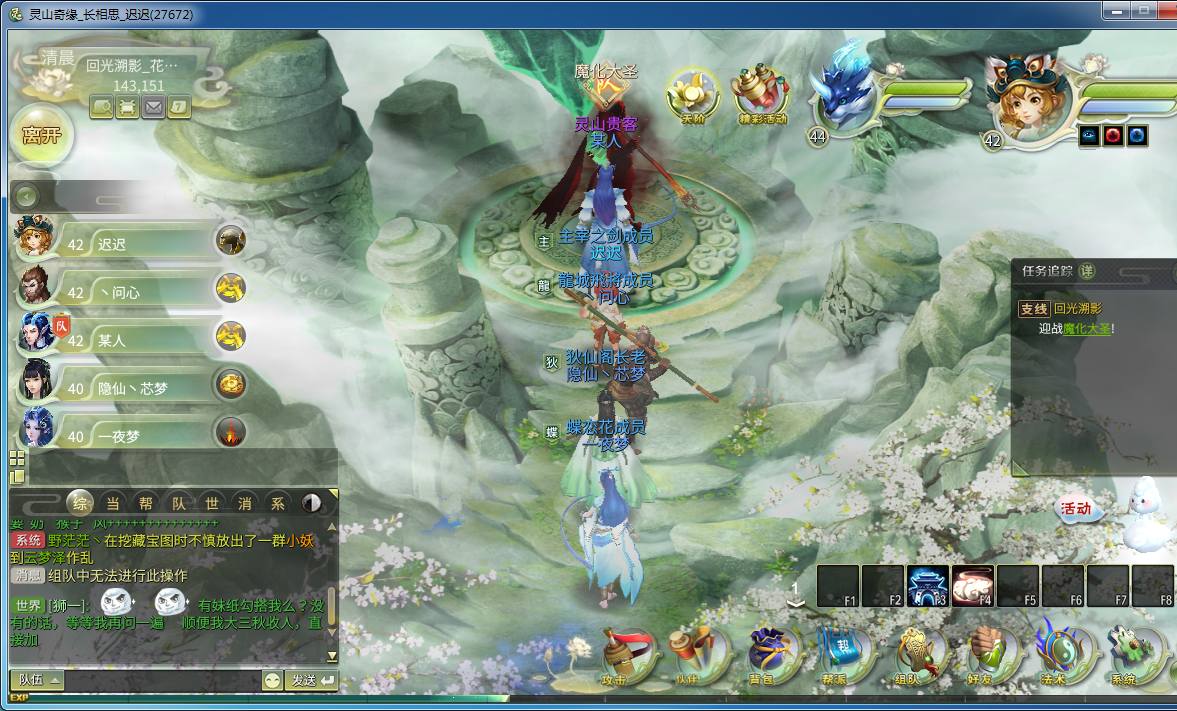1177x711 pixels.
Task: Open the 背包 (Bag) inventory
Action: (769, 655)
